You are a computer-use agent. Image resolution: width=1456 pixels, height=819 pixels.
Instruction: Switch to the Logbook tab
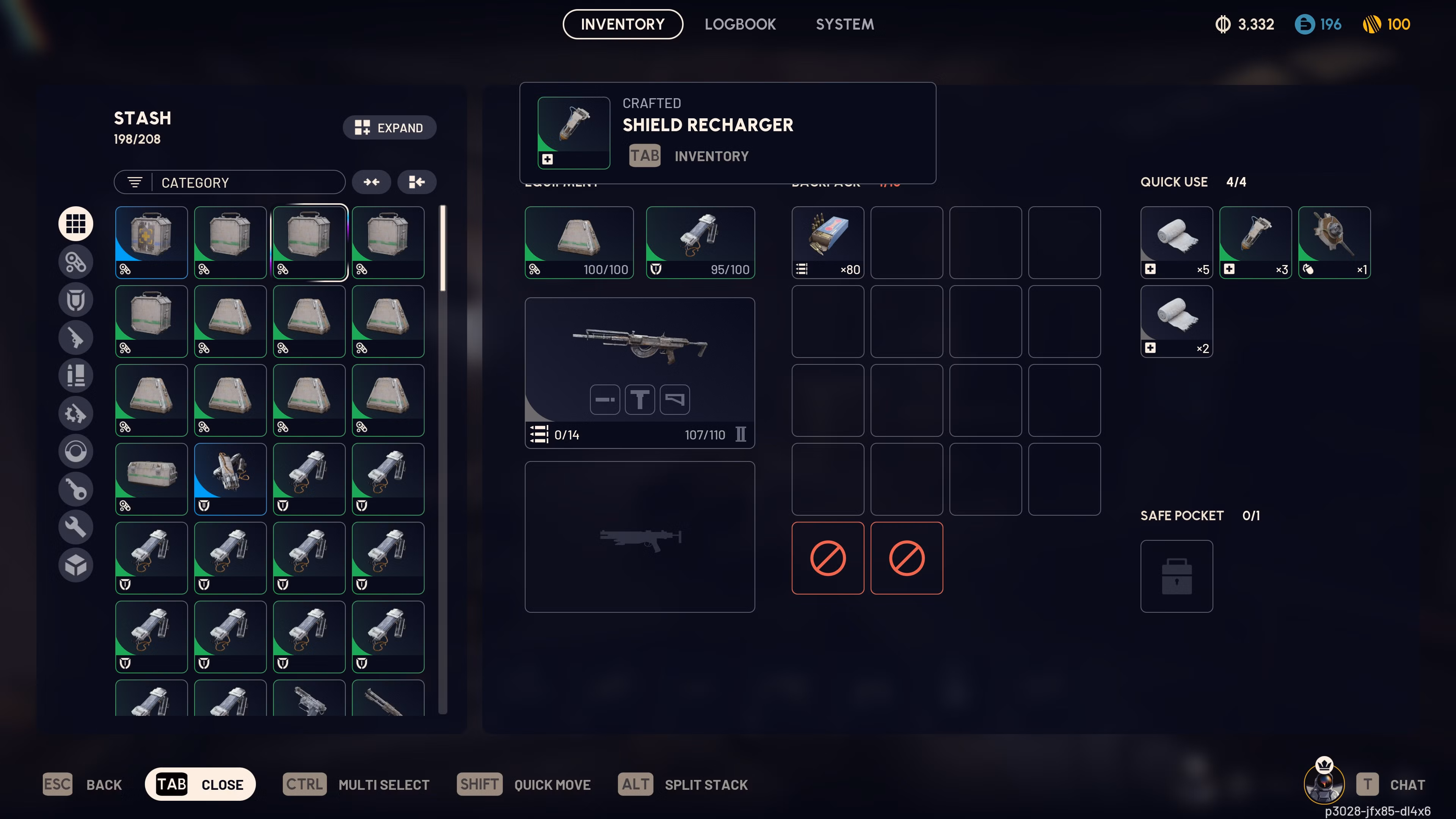click(x=740, y=24)
